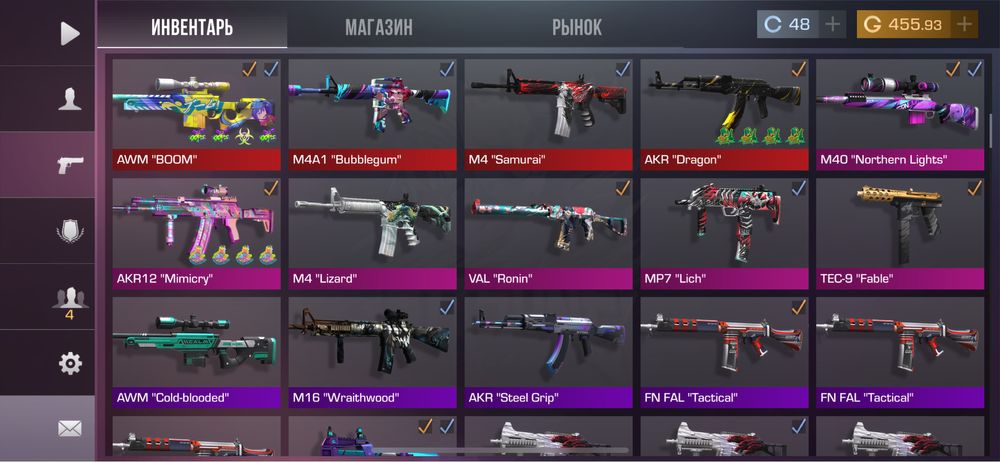Switch to the Магазин tab

coord(378,27)
